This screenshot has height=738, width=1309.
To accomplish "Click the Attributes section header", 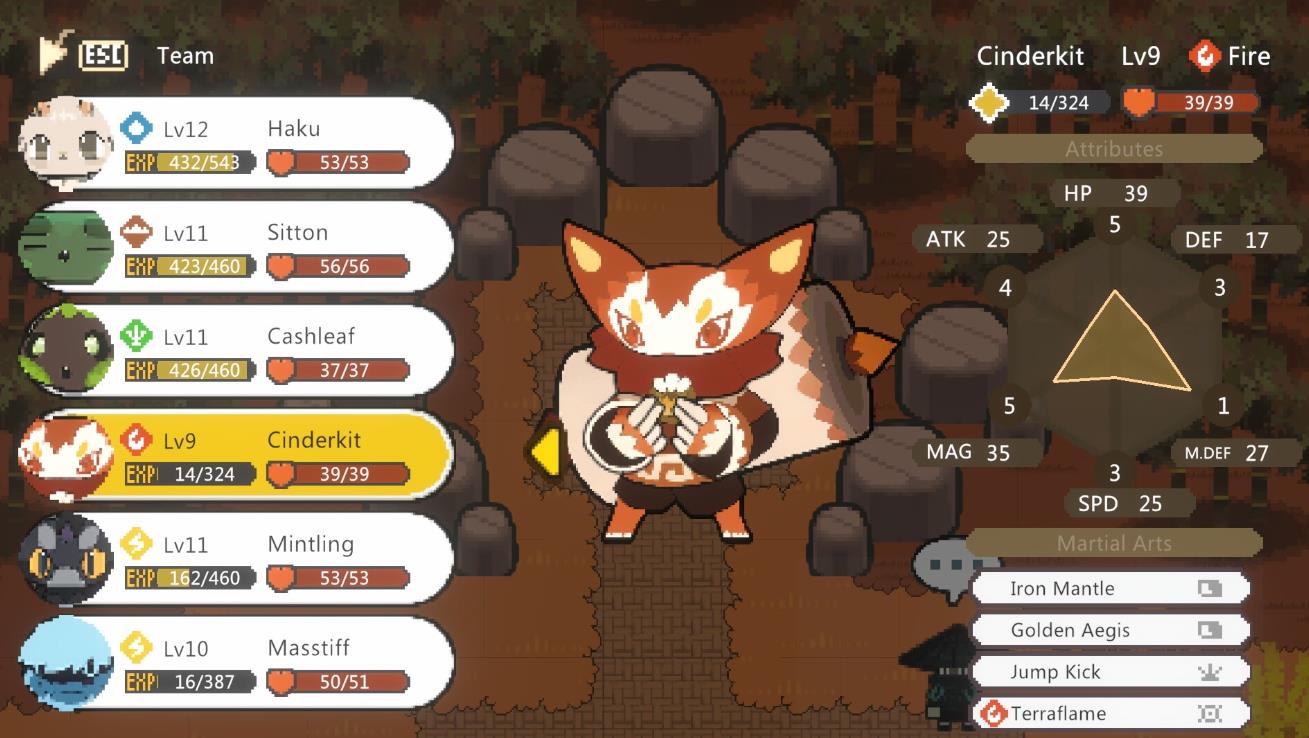I will 1114,149.
